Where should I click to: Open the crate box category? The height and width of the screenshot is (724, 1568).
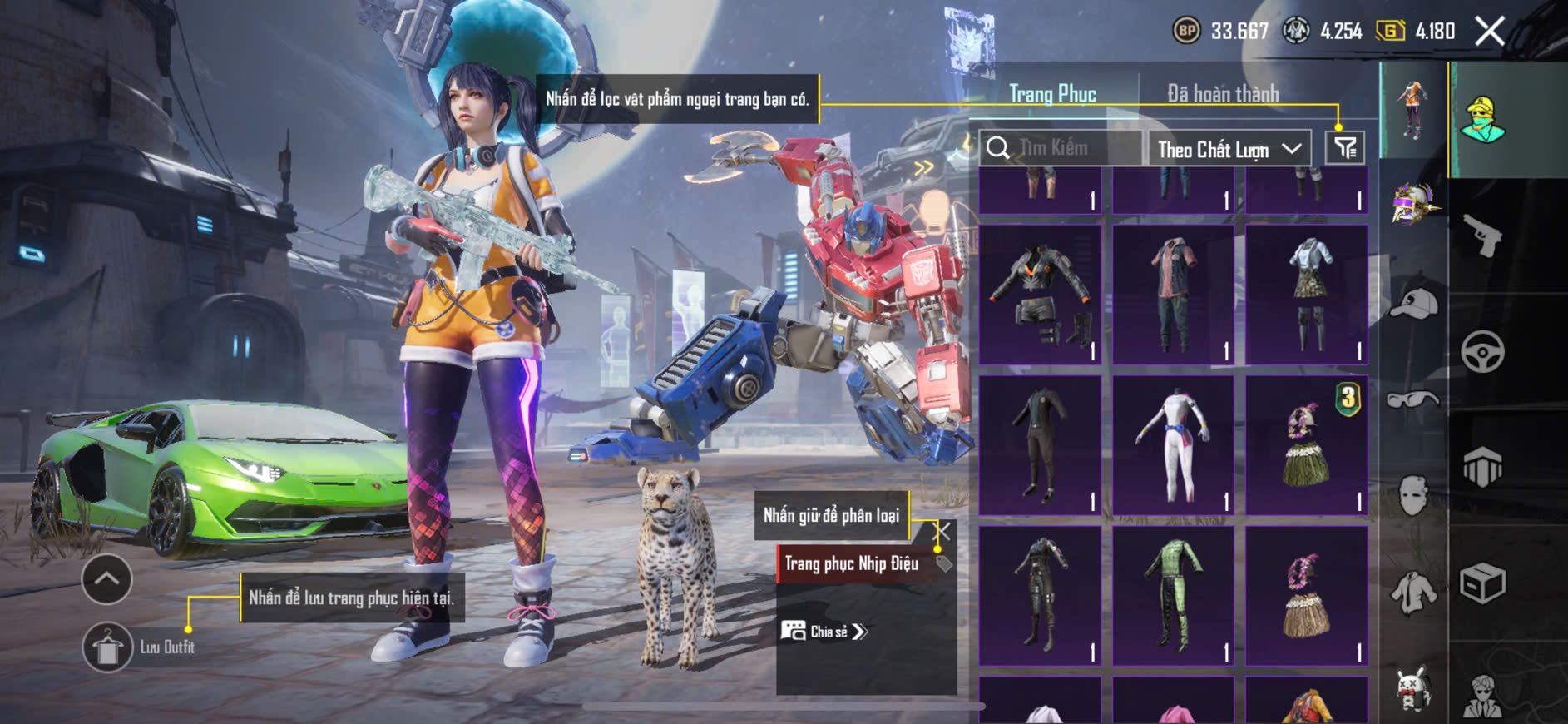(1482, 583)
